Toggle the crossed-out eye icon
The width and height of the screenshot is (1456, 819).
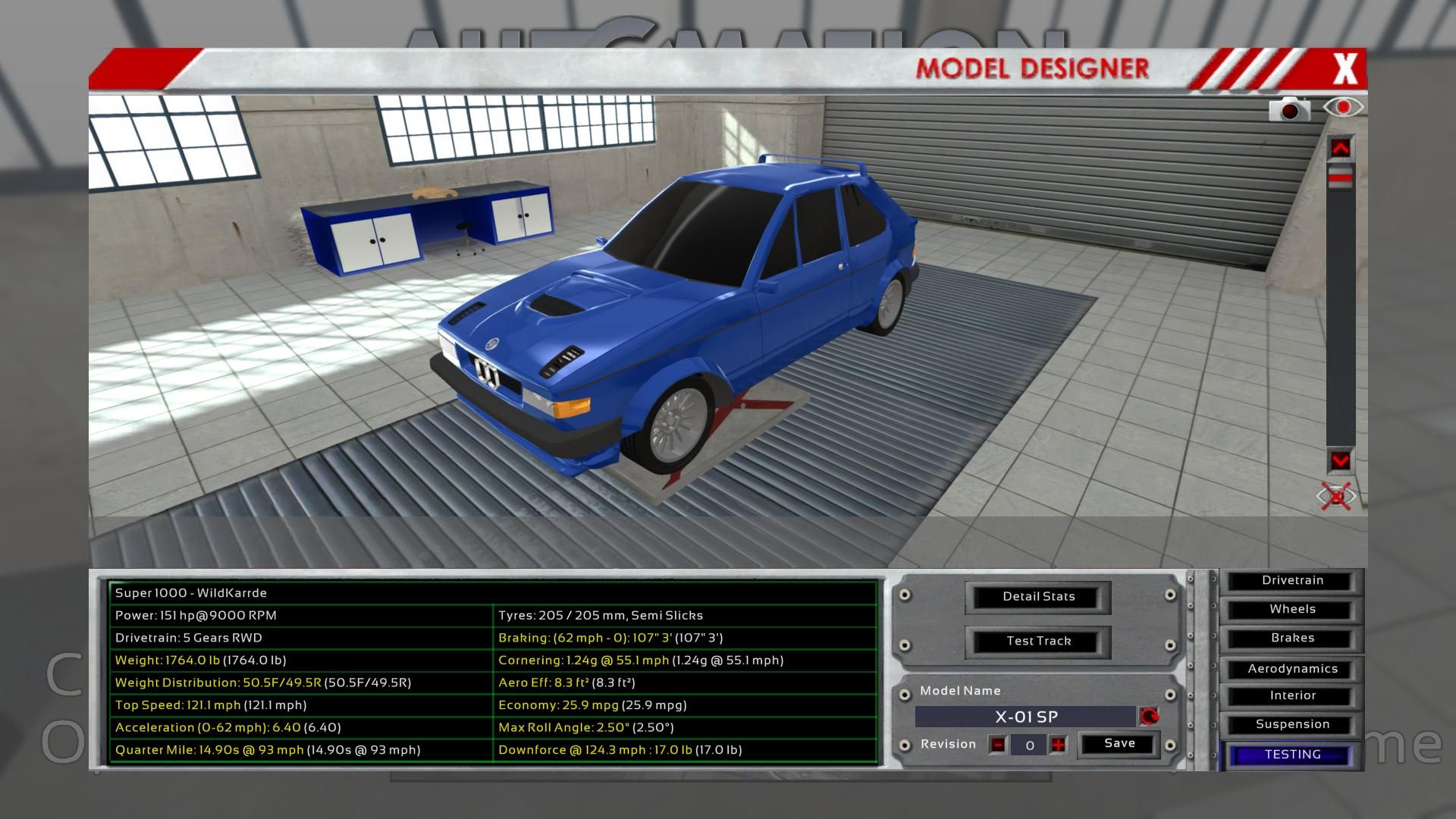click(1335, 497)
